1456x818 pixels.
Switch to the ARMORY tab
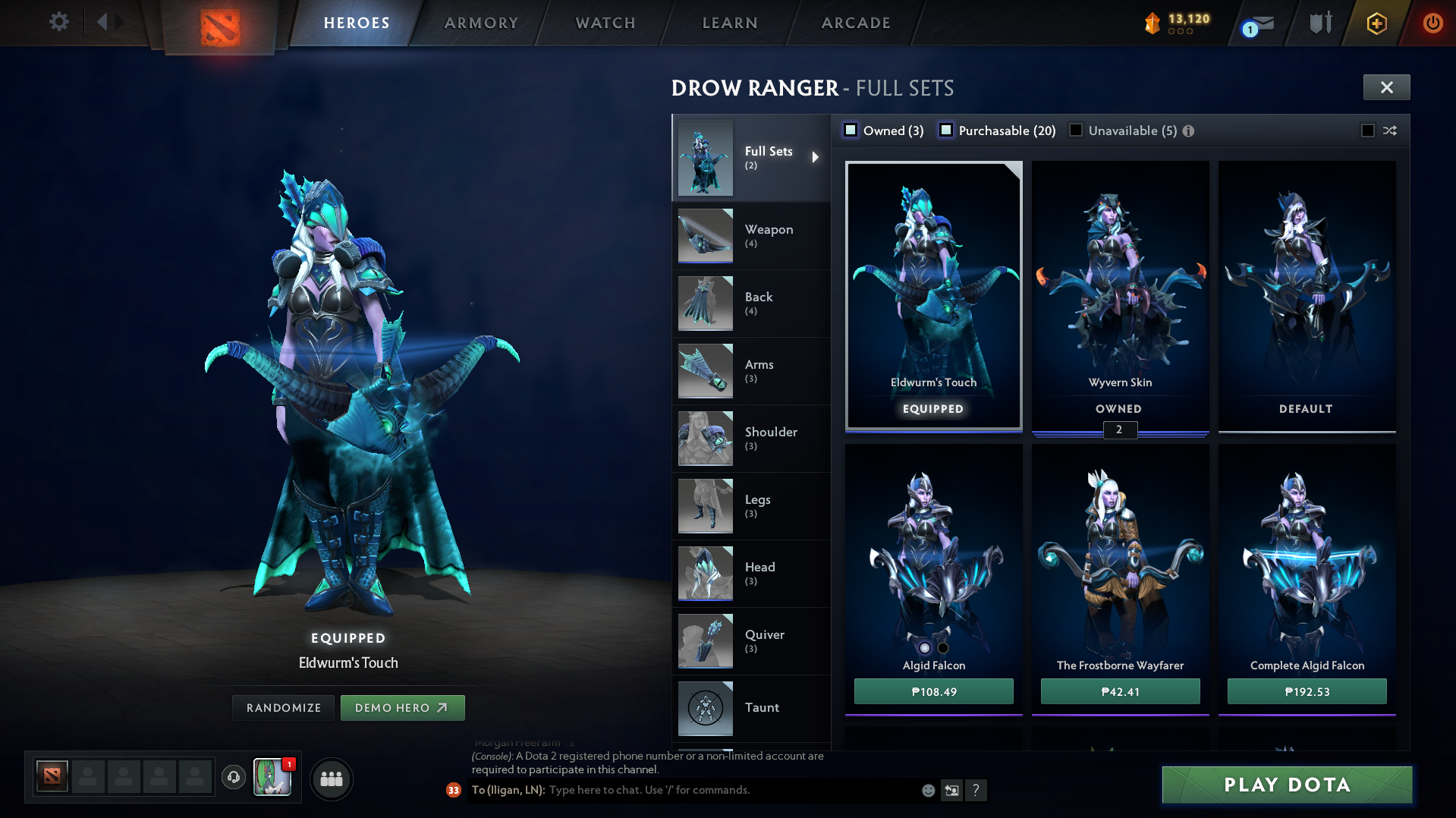point(481,23)
